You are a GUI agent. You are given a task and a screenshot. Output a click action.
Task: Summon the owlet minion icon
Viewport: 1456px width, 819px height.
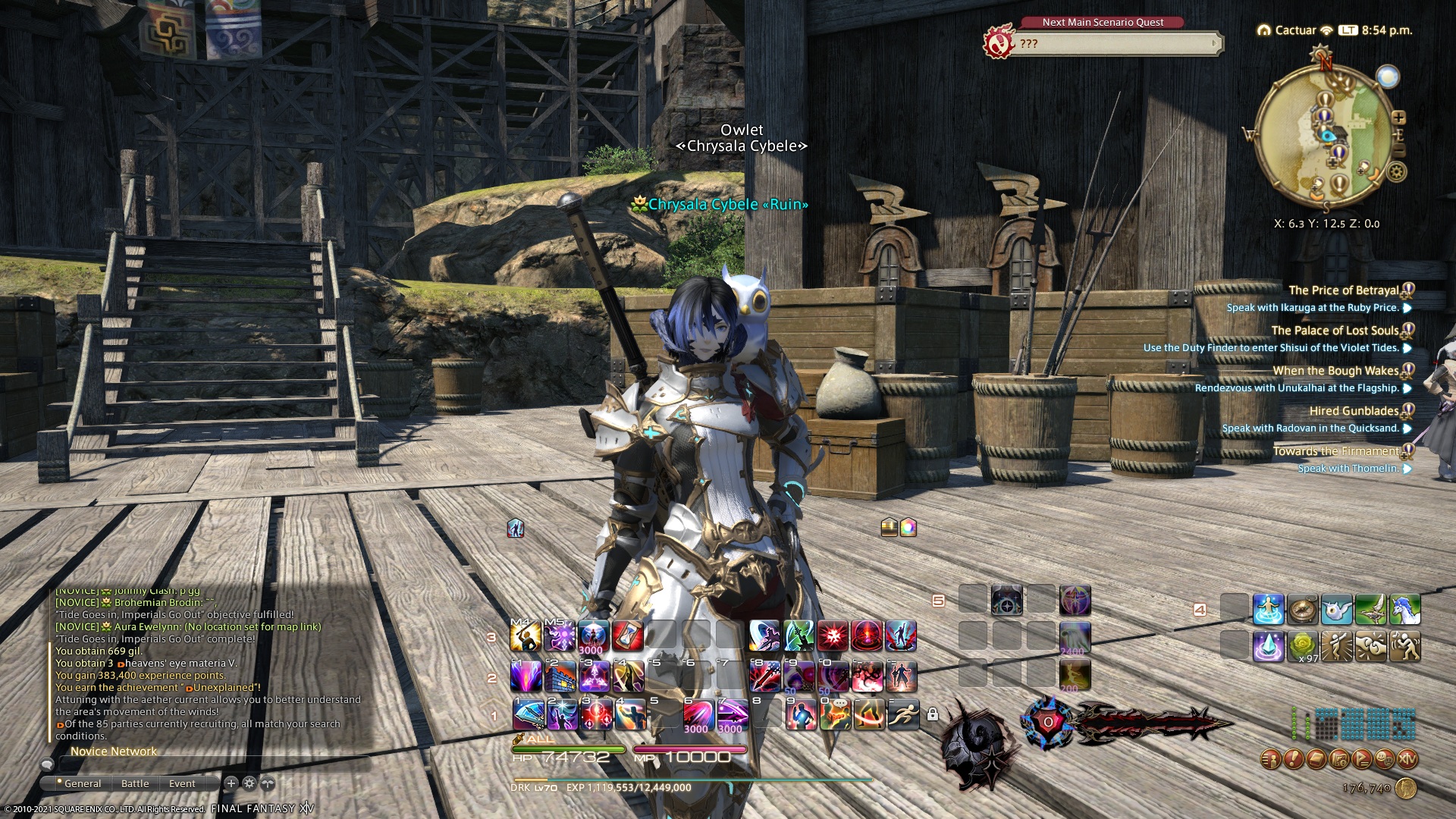[x=1336, y=610]
